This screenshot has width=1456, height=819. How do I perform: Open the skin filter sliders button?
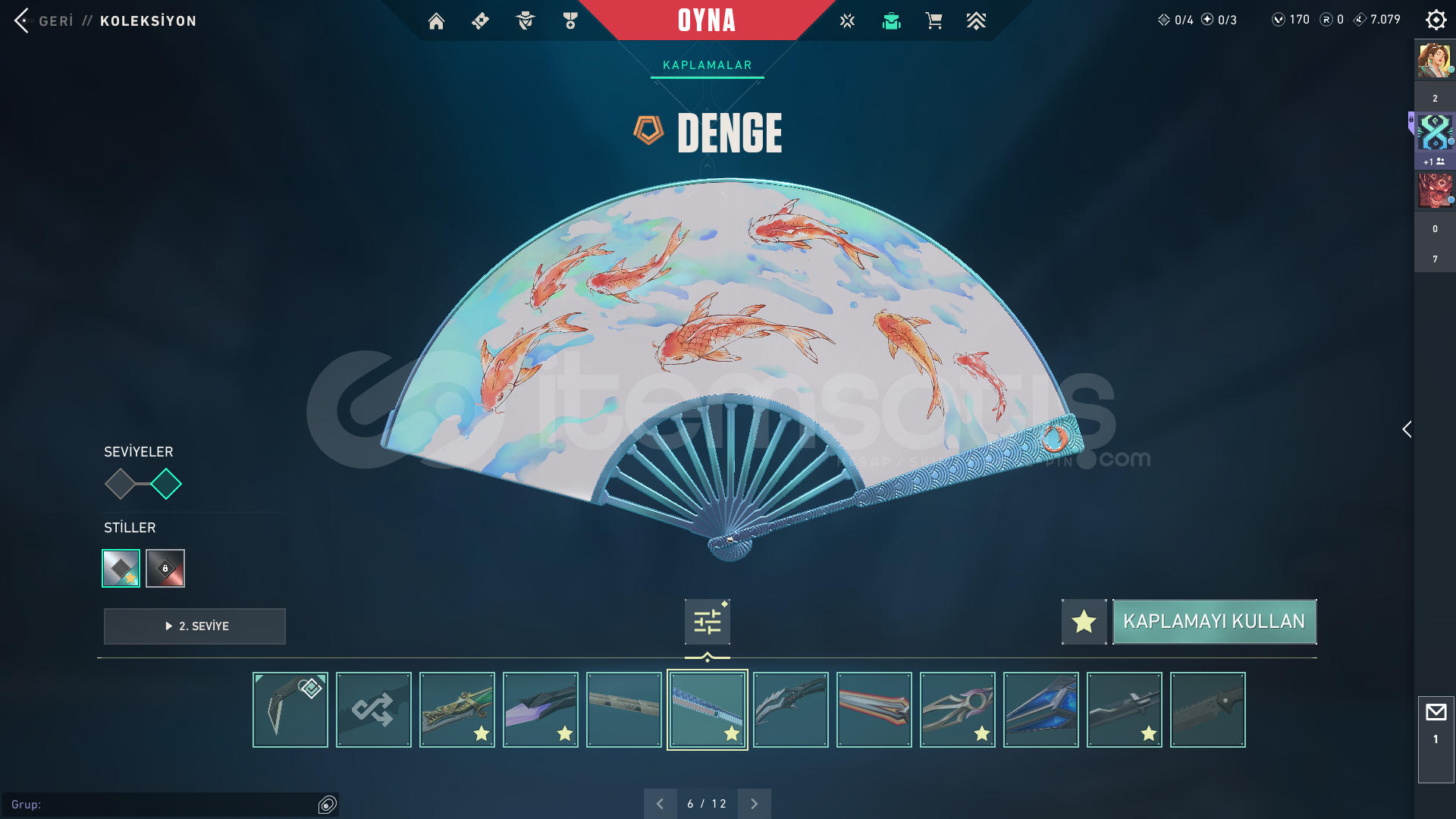point(707,622)
